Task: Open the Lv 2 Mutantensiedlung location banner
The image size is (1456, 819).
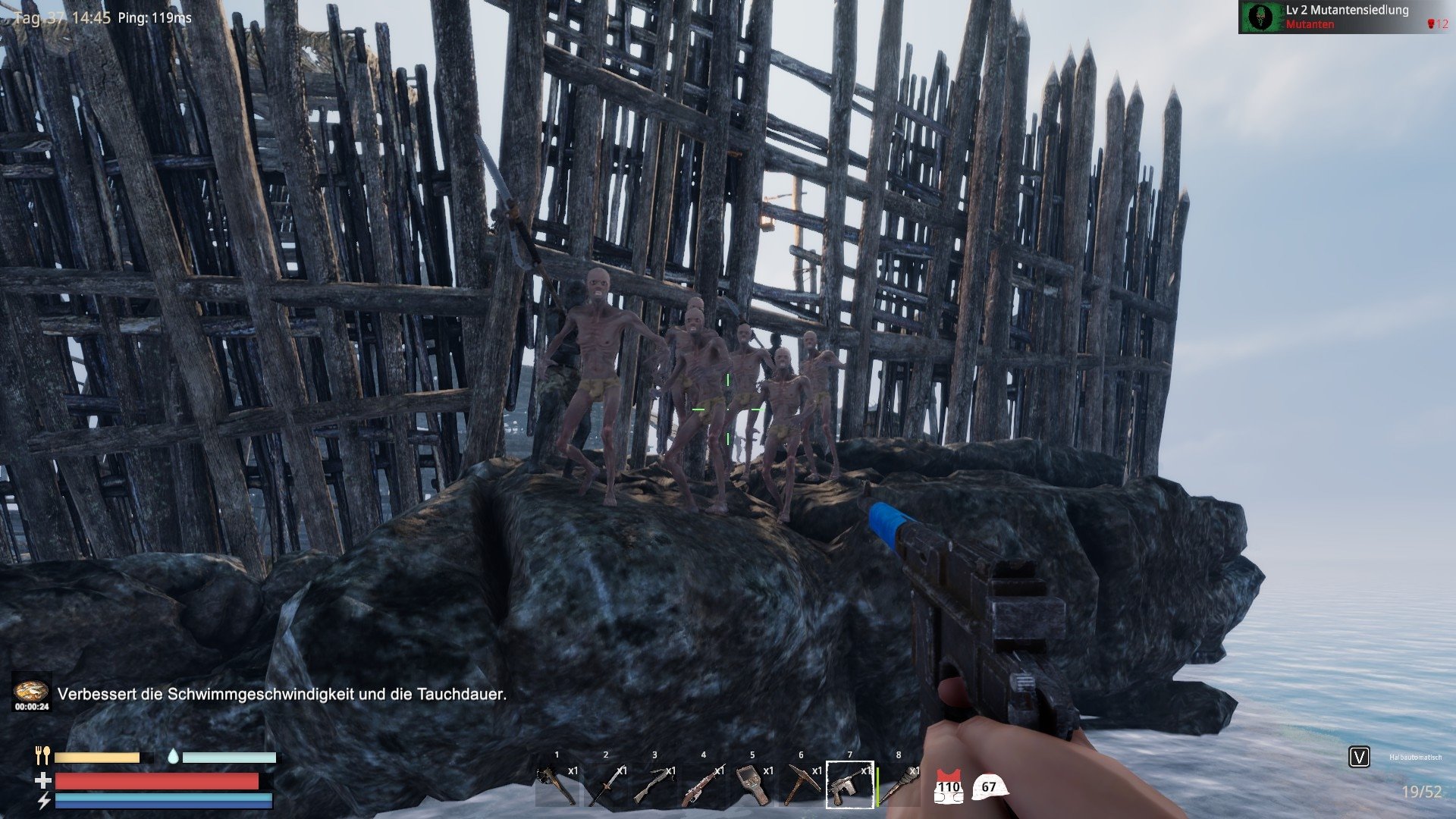Action: pos(1343,17)
